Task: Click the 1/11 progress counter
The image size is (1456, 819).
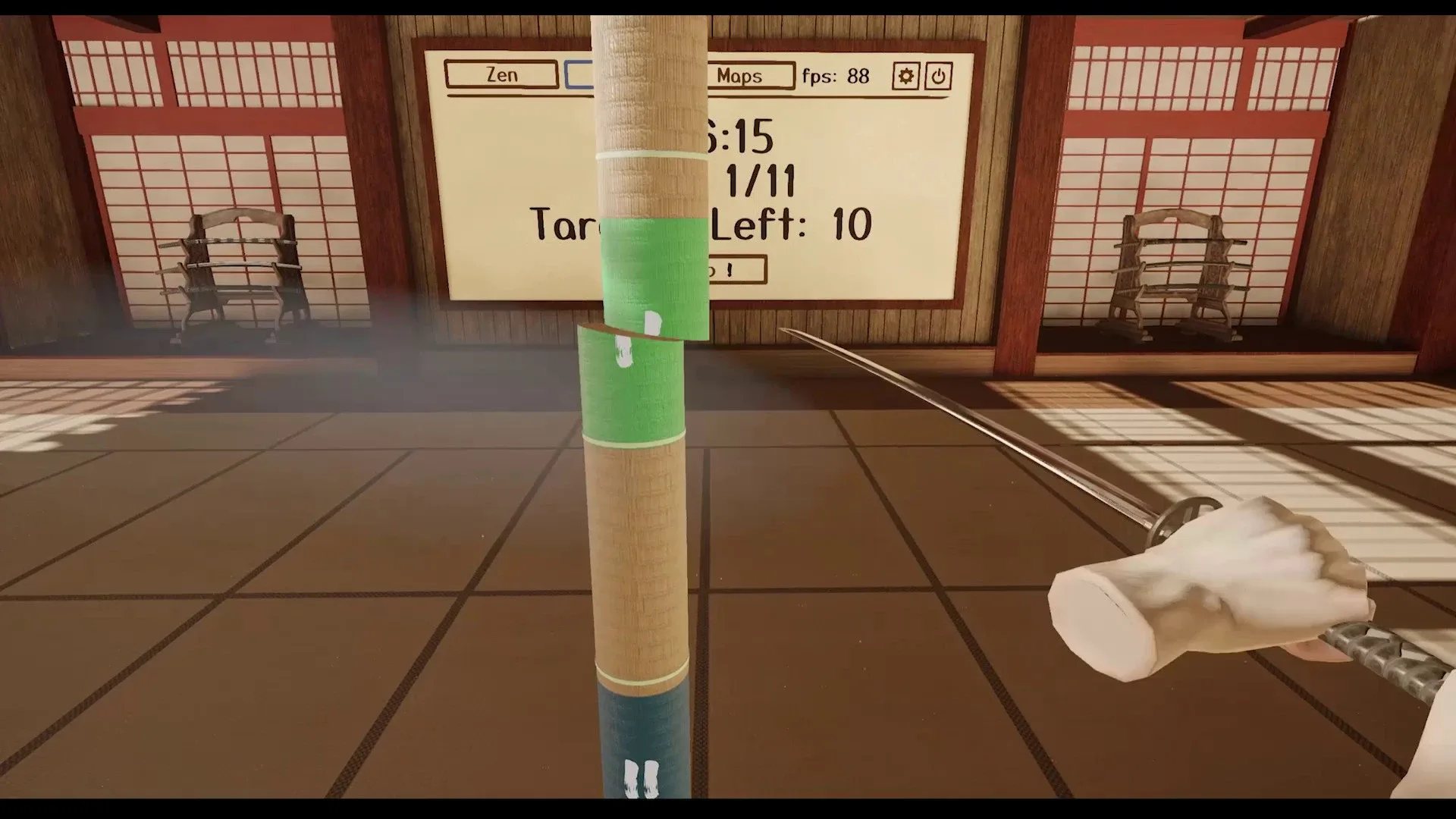Action: point(761,180)
